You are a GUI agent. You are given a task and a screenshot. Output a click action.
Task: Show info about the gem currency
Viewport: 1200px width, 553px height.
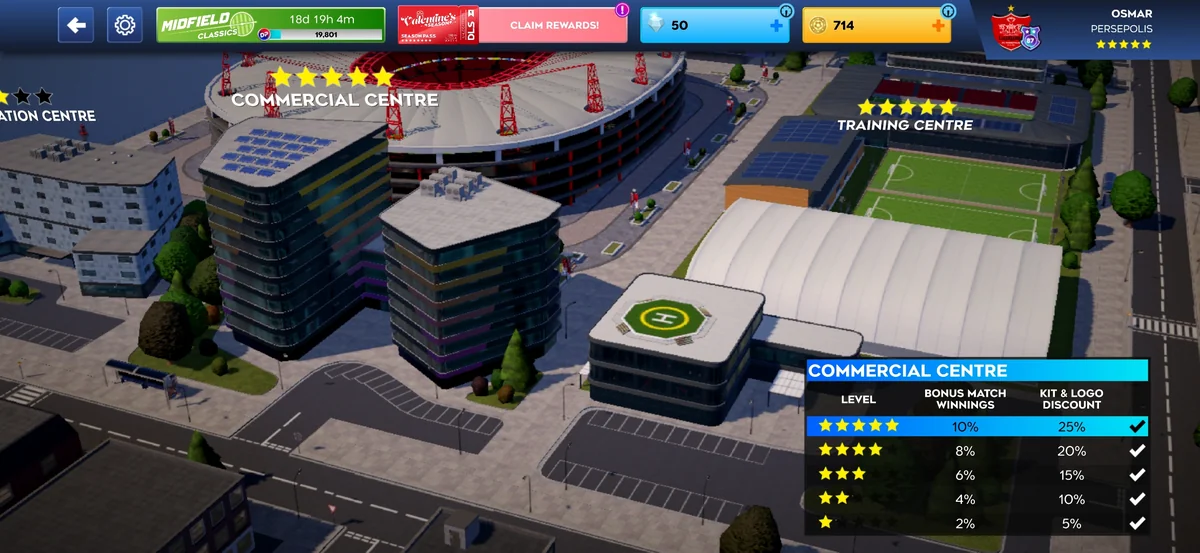point(785,11)
